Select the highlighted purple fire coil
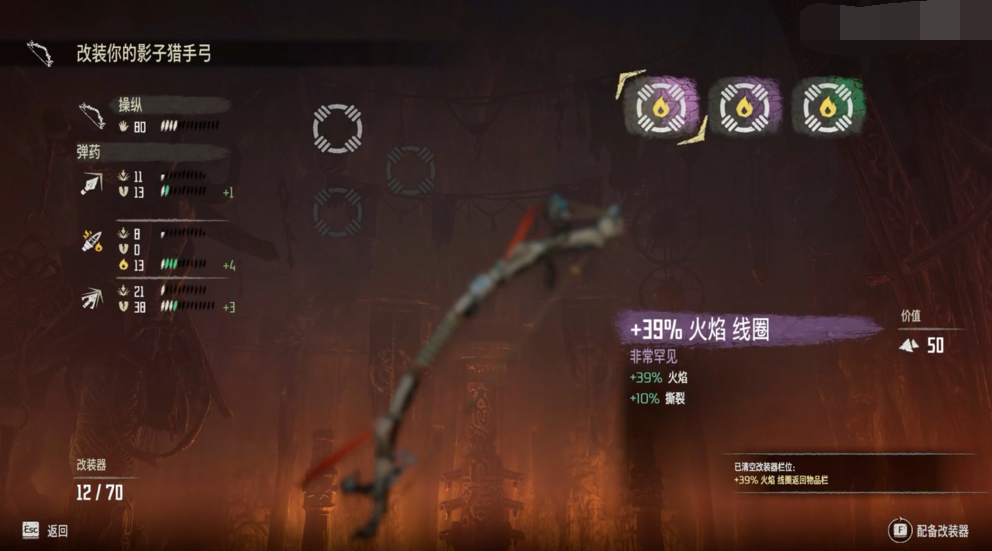This screenshot has width=992, height=551. click(661, 106)
